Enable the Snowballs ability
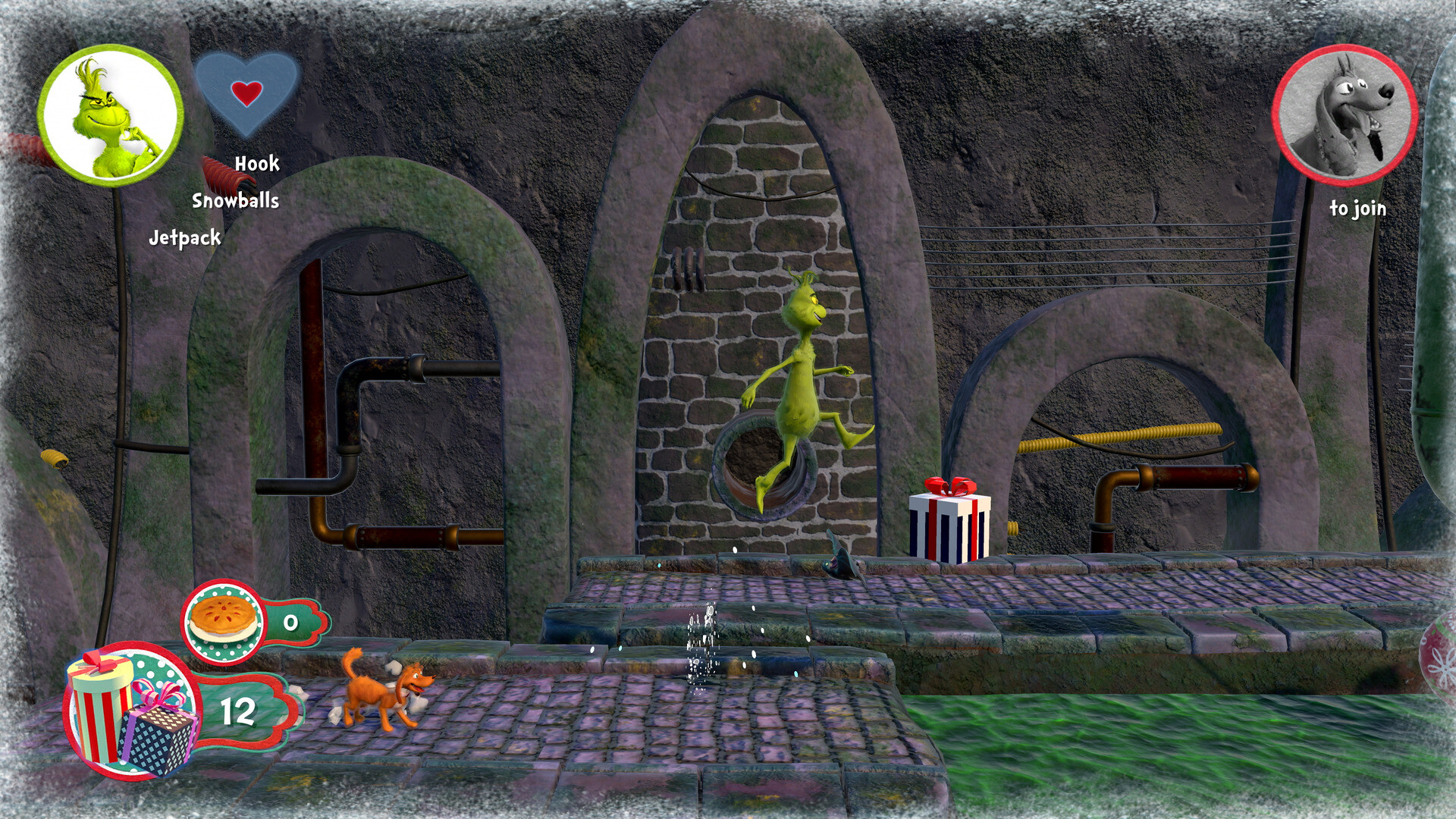This screenshot has height=819, width=1456. [x=236, y=201]
